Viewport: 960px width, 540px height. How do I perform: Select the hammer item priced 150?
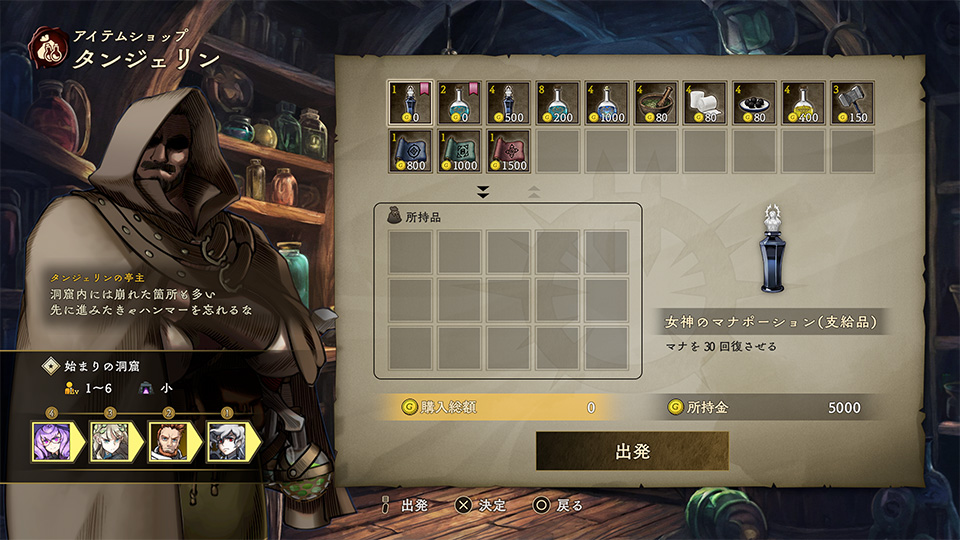point(850,103)
